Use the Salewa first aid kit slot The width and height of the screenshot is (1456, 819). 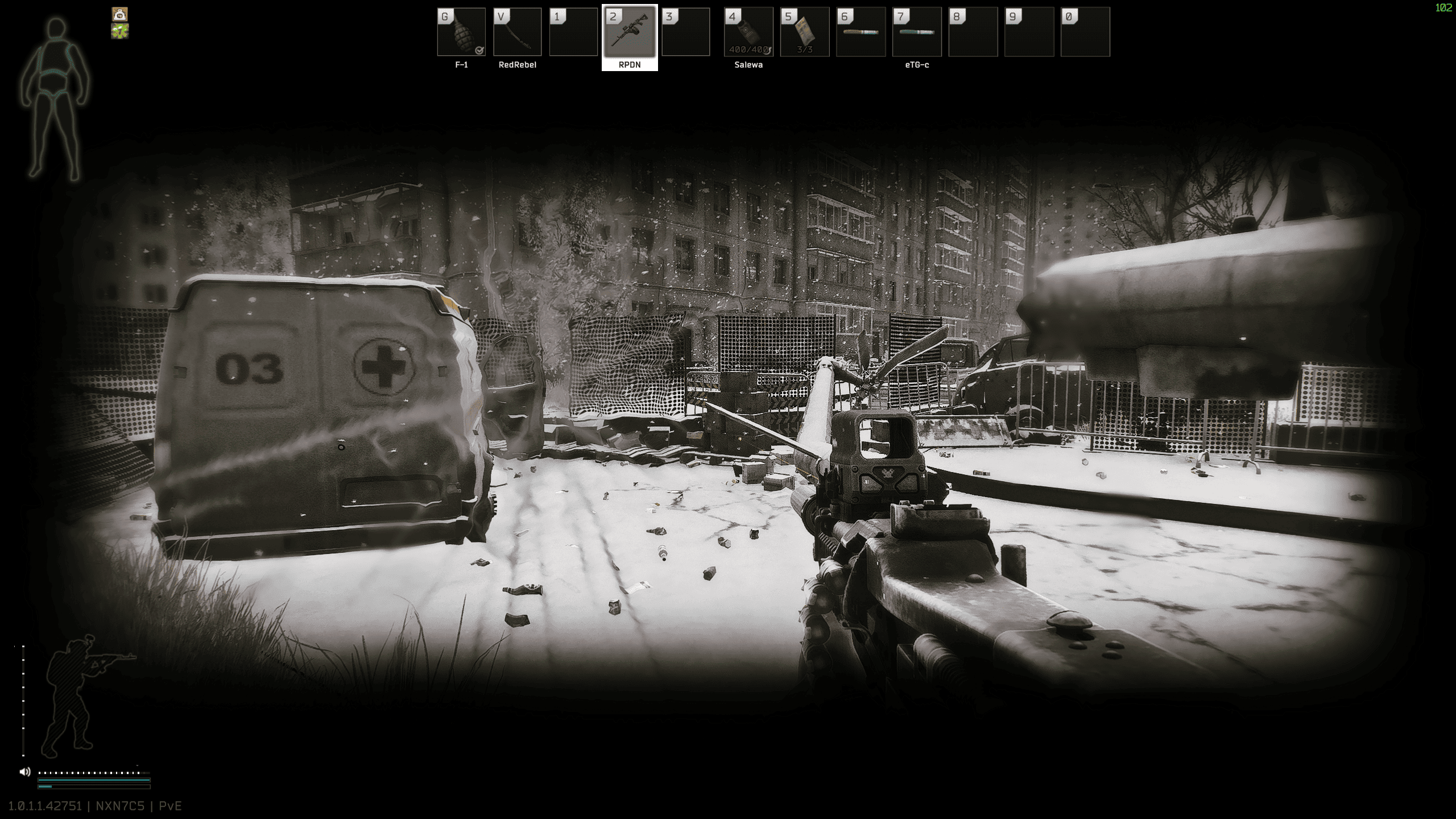coord(748,32)
